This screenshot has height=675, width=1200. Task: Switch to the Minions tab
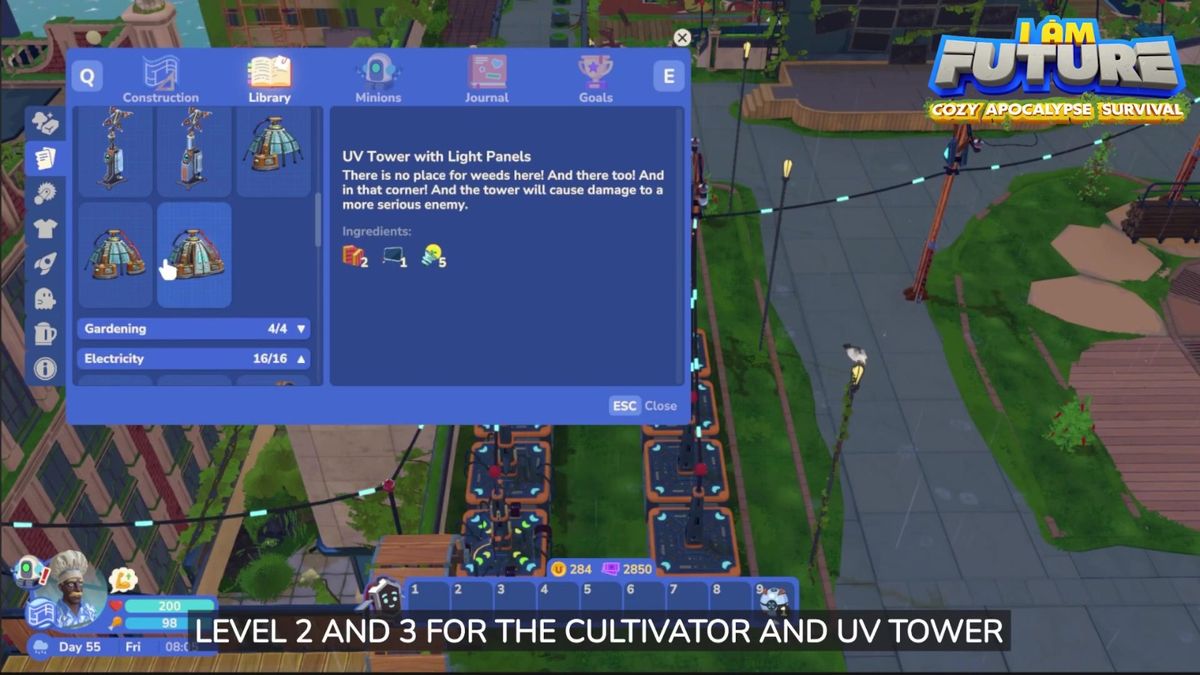pos(378,79)
